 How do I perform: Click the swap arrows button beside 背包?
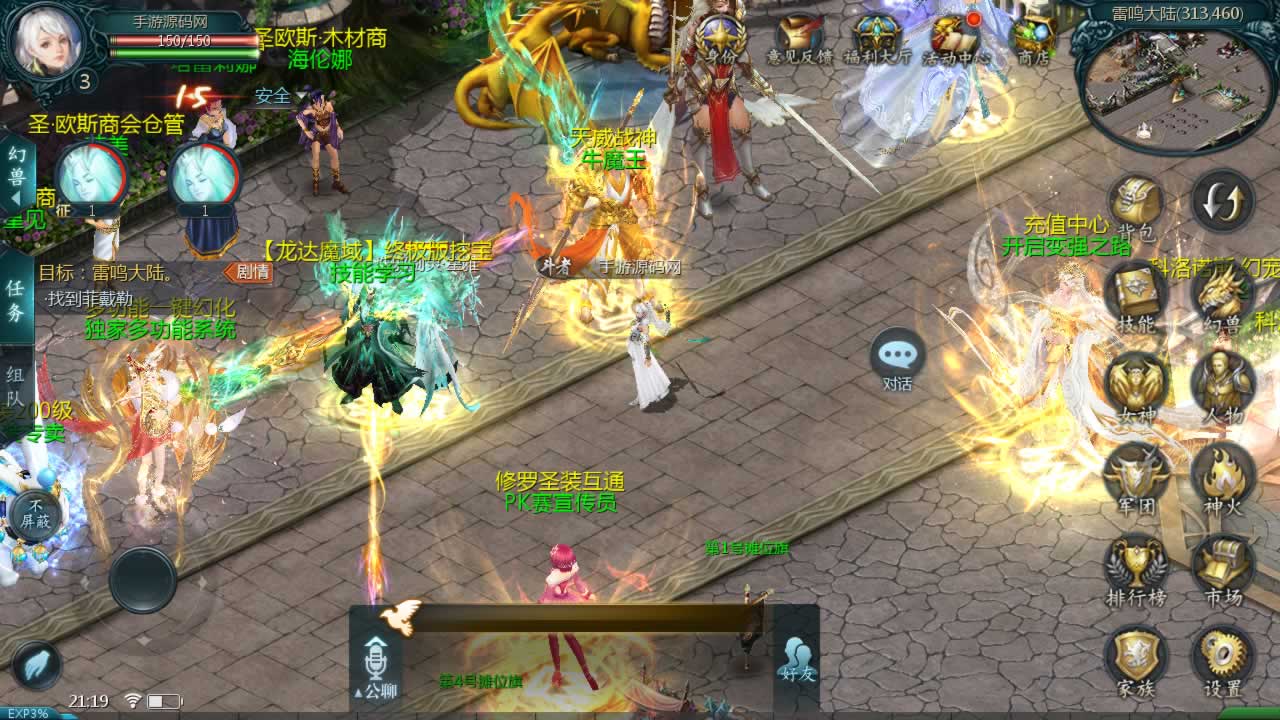pyautogui.click(x=1222, y=202)
